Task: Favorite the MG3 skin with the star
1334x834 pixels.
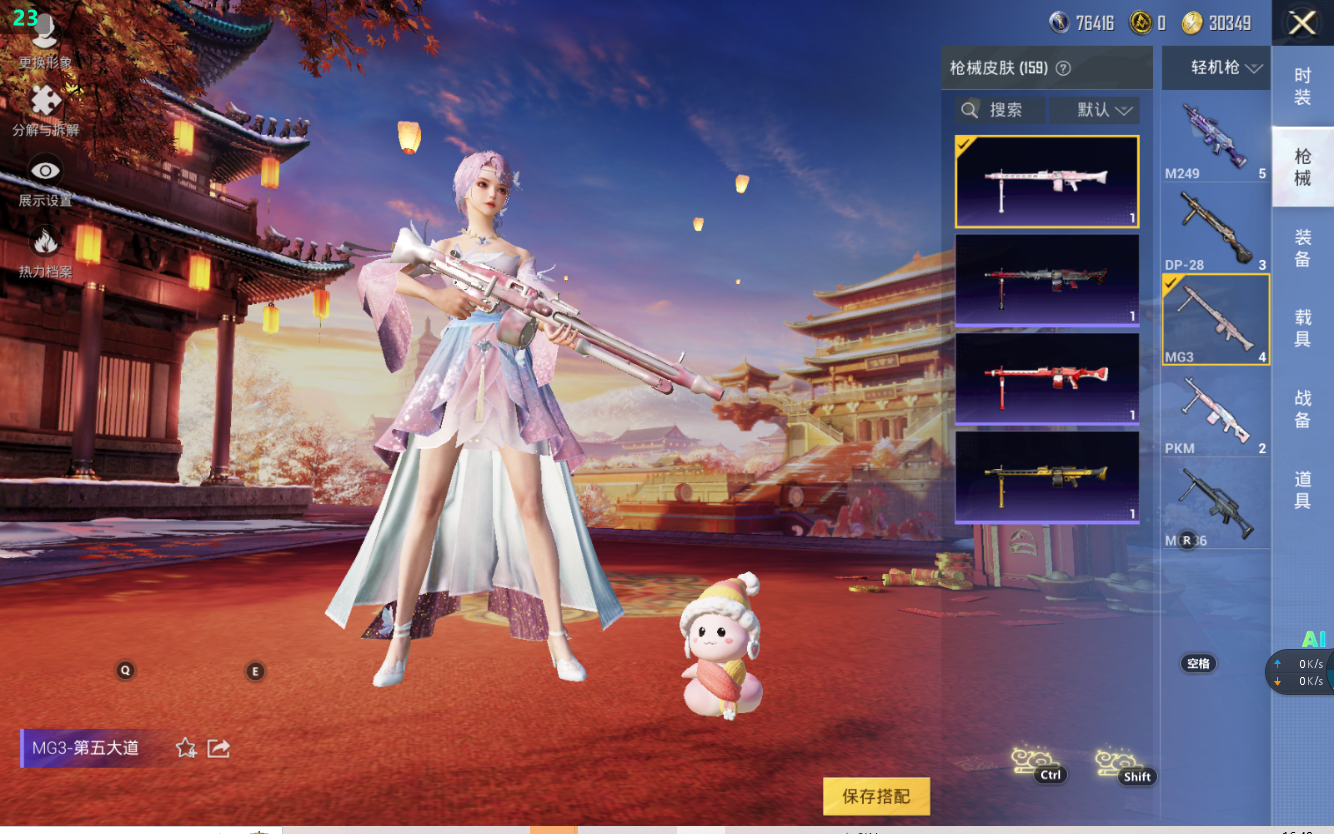Action: 186,748
